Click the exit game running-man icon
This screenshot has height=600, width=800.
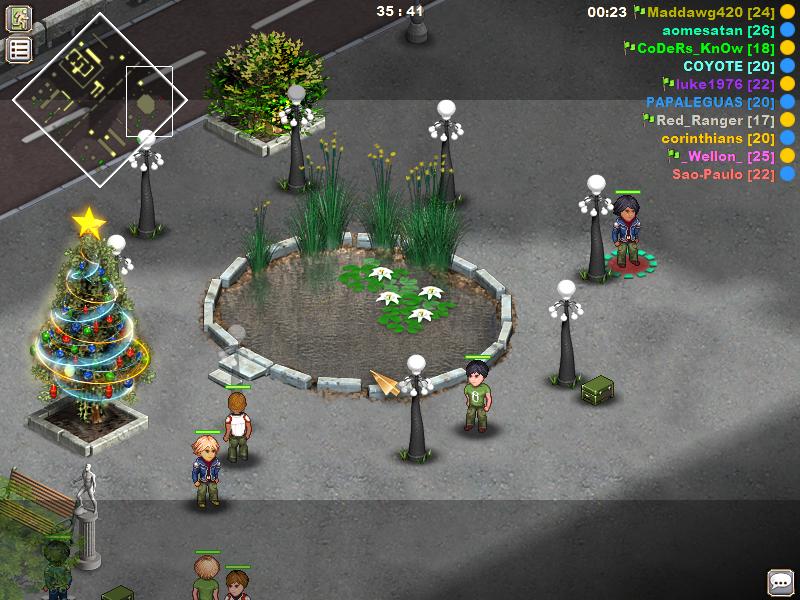[x=19, y=19]
